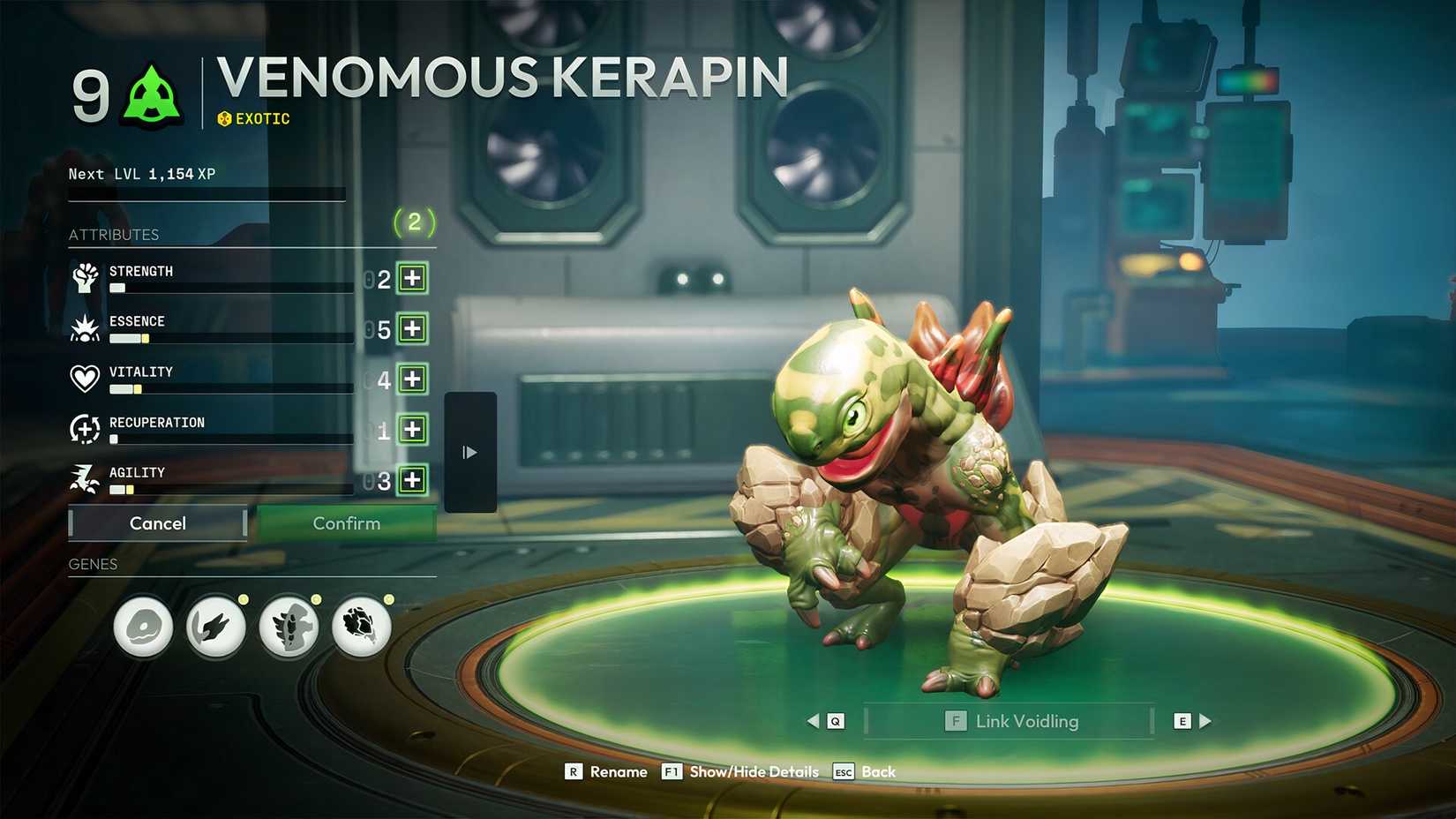Click the Essence attribute icon
Screen dimensions: 1456x819
(x=85, y=328)
